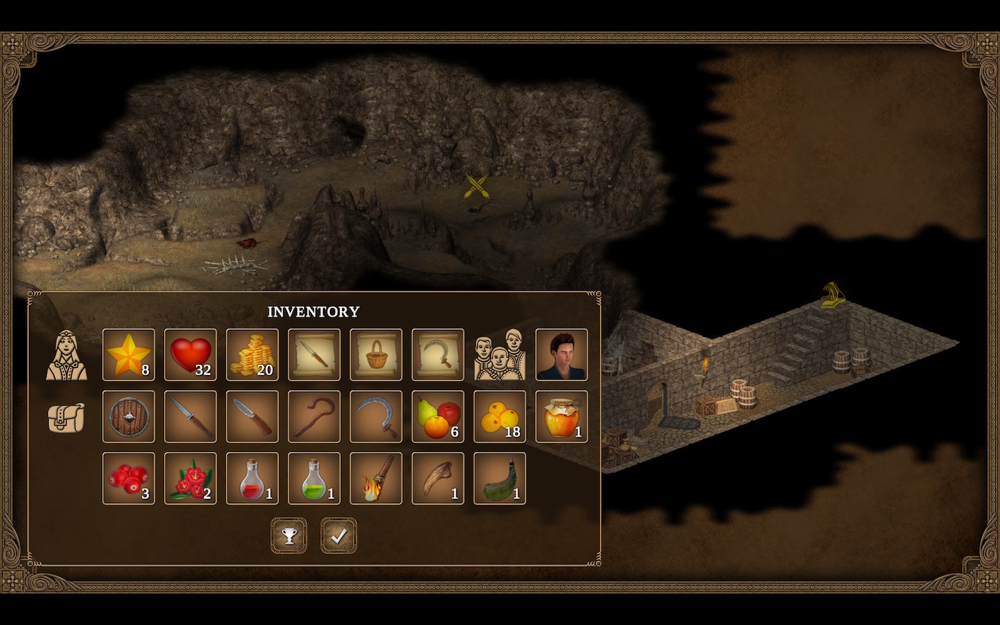1000x625 pixels.
Task: Confirm with the checkmark button
Action: pyautogui.click(x=339, y=536)
